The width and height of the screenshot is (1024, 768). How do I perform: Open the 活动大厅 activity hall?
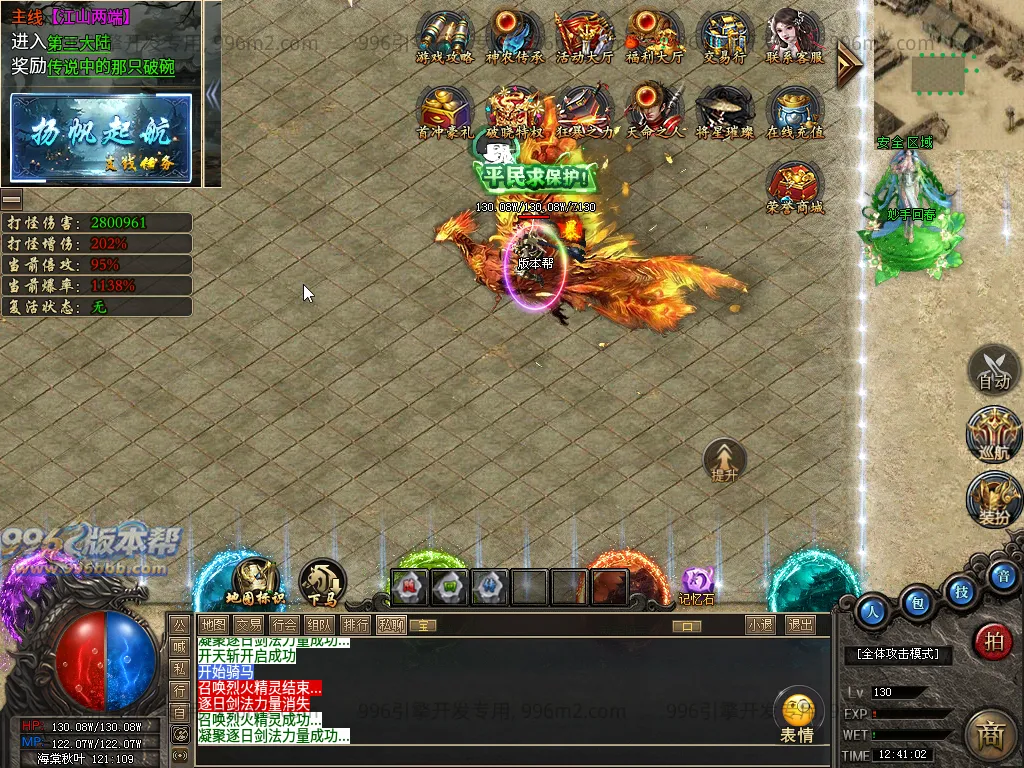coord(584,36)
